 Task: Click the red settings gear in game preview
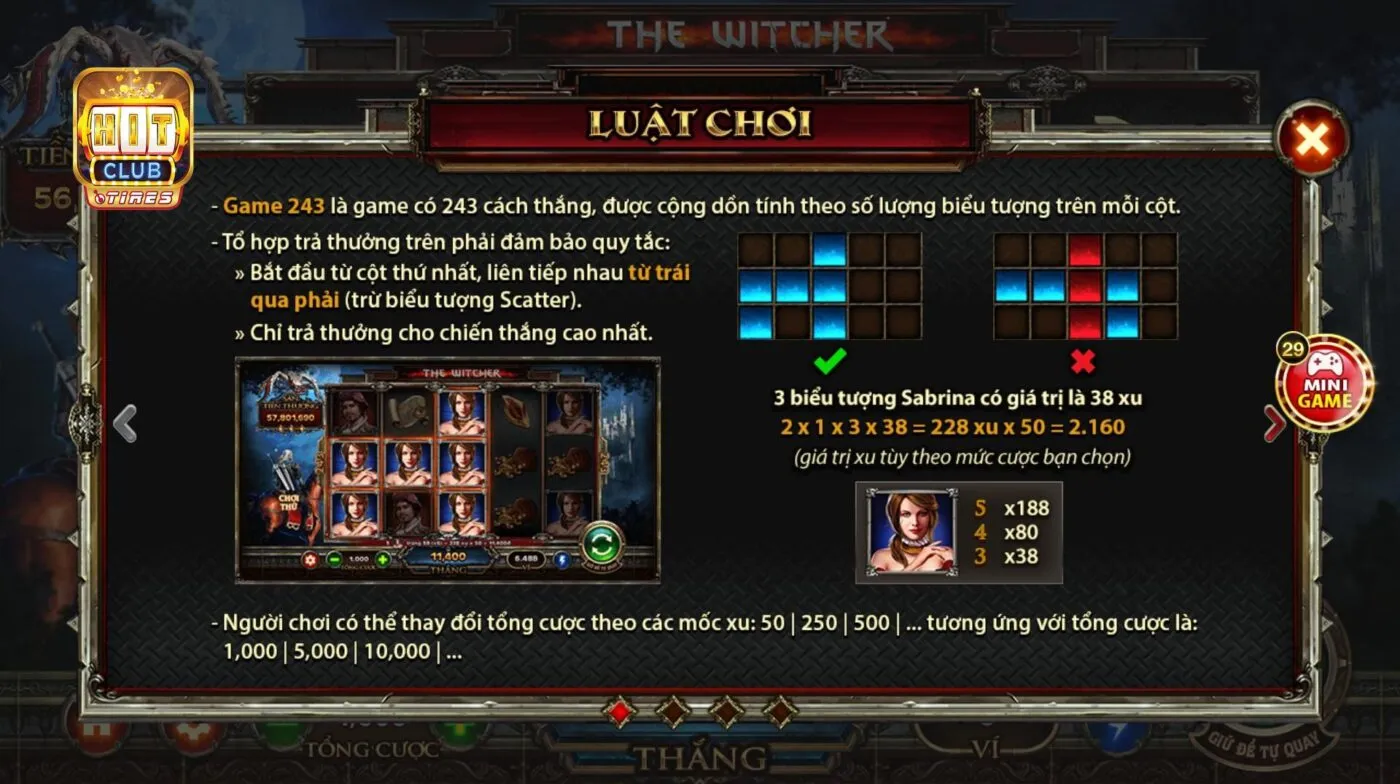click(311, 560)
